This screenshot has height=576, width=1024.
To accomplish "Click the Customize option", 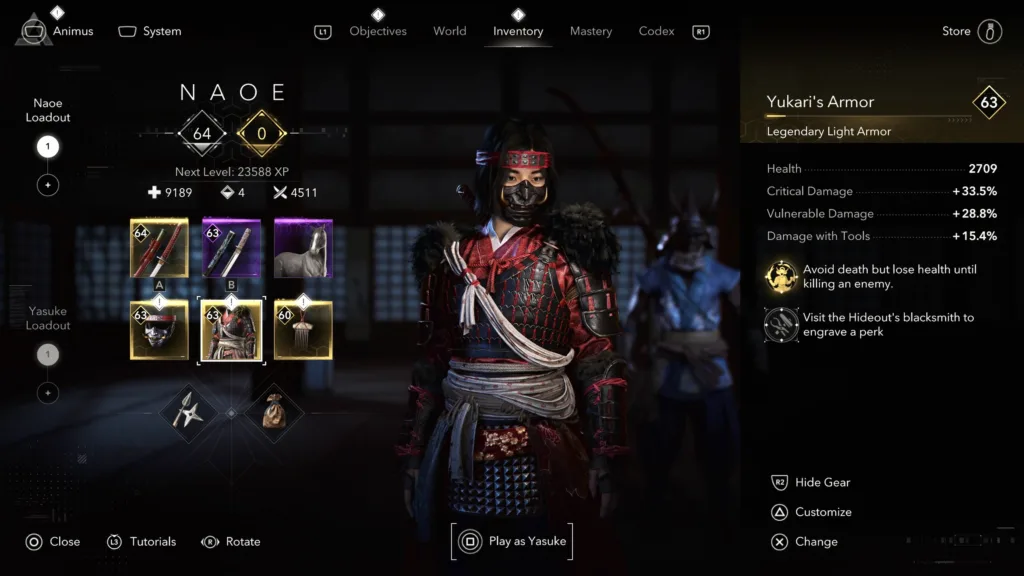I will point(823,512).
